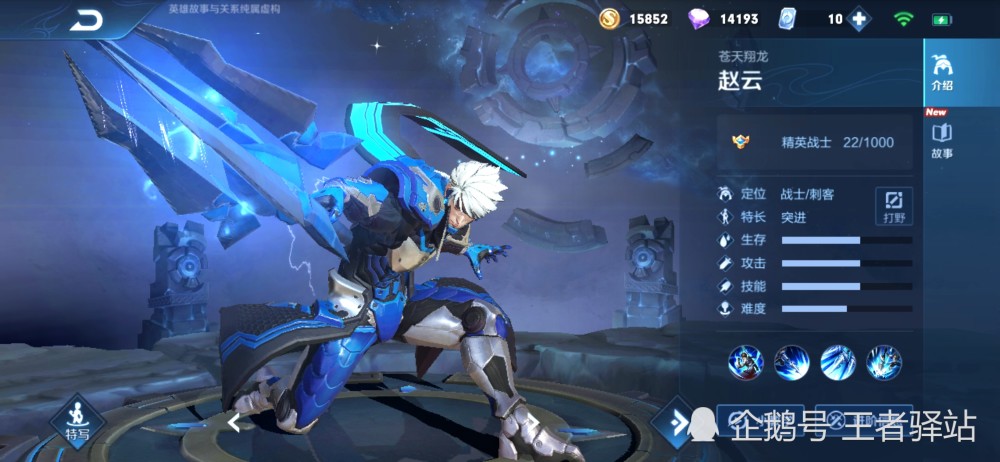Viewport: 1000px width, 462px height.
Task: Tap the purple diamond currency icon
Action: [x=698, y=19]
